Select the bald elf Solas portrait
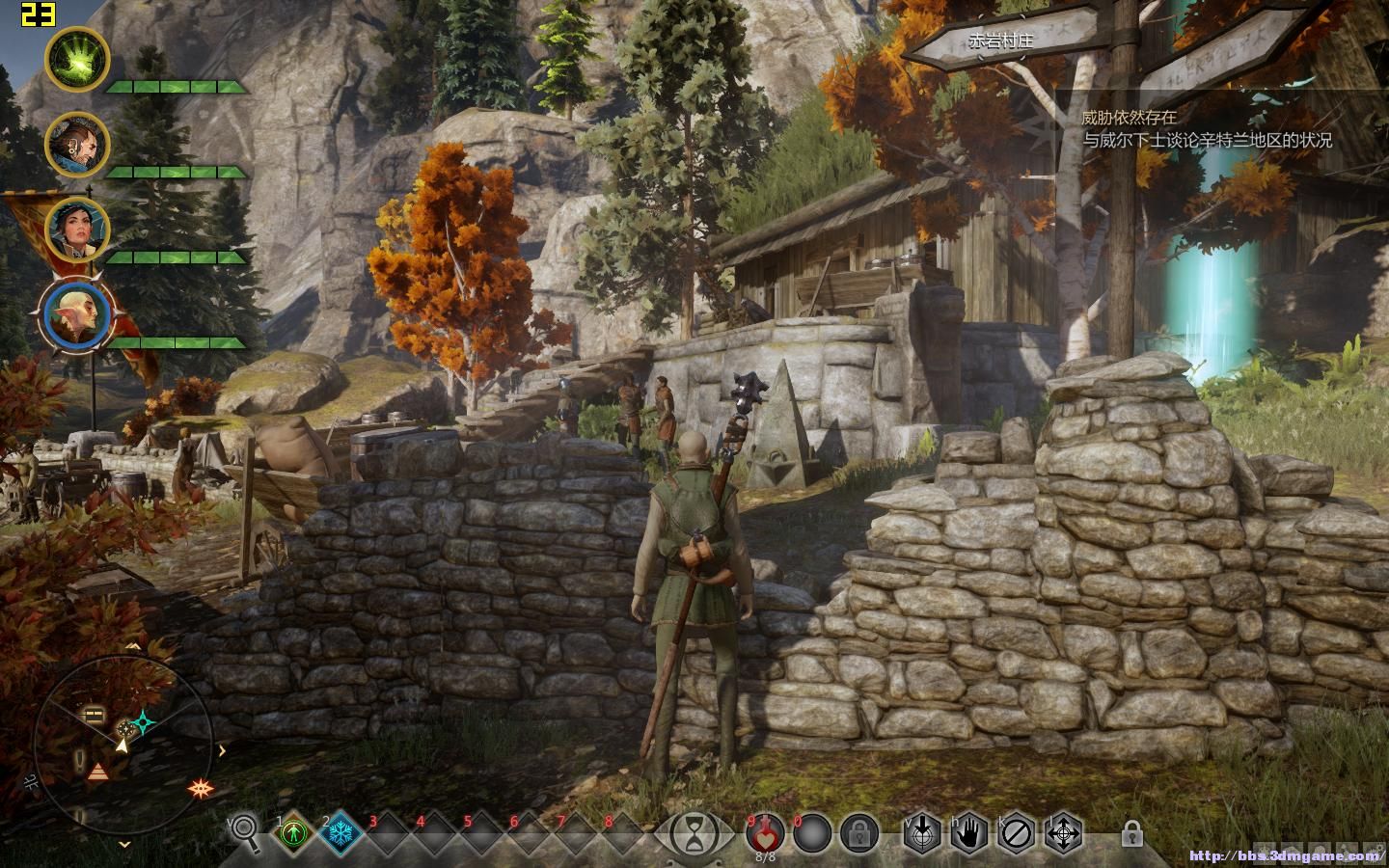 click(x=77, y=316)
